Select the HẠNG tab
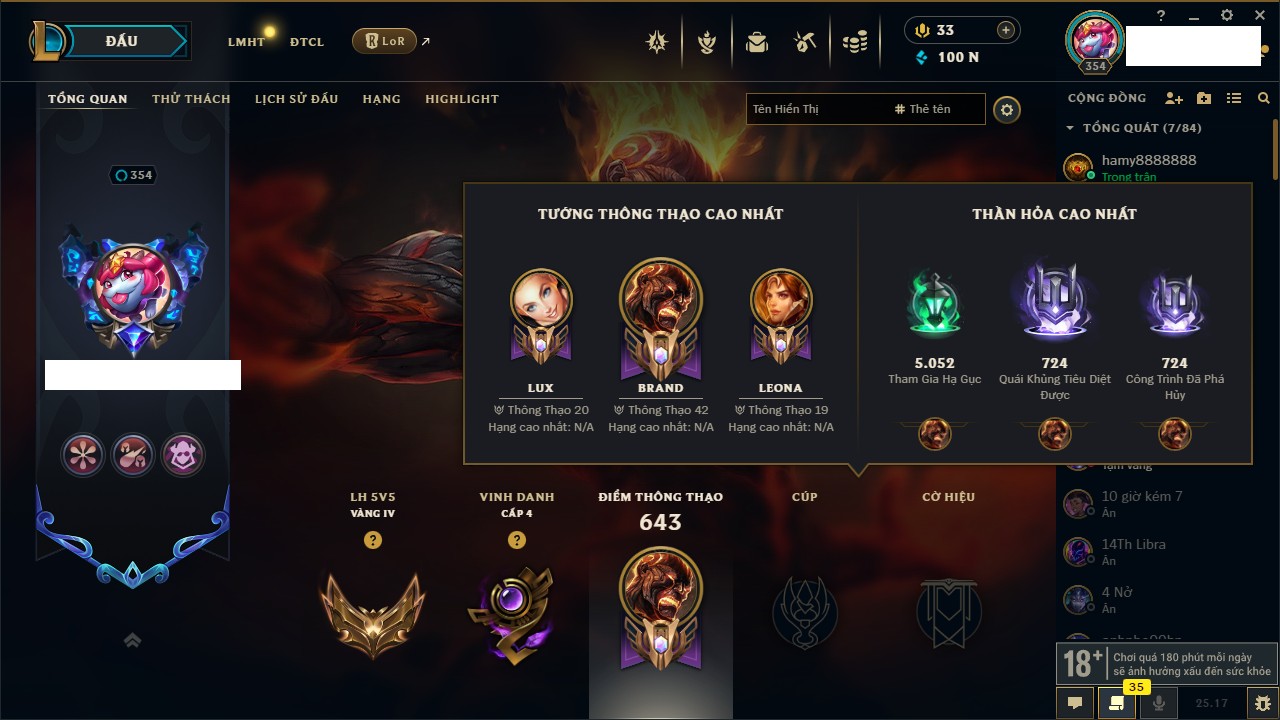The image size is (1280, 720). 381,99
